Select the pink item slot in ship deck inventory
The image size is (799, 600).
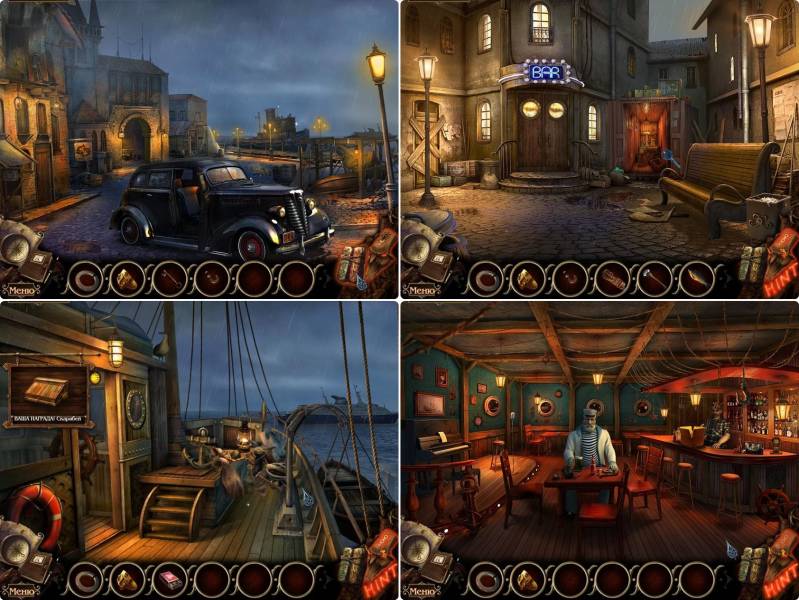click(168, 579)
